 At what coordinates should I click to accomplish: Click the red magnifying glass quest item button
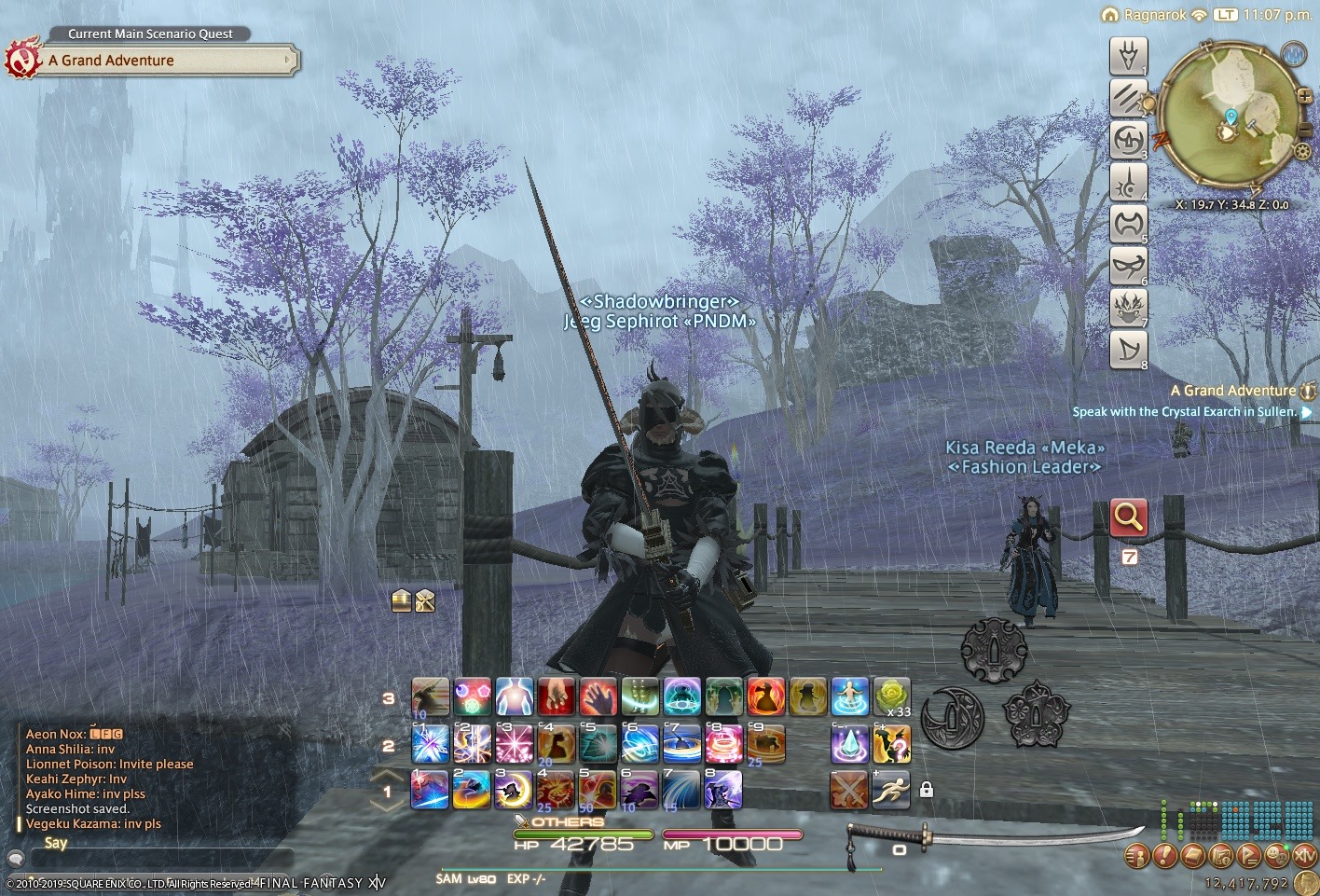[1128, 517]
